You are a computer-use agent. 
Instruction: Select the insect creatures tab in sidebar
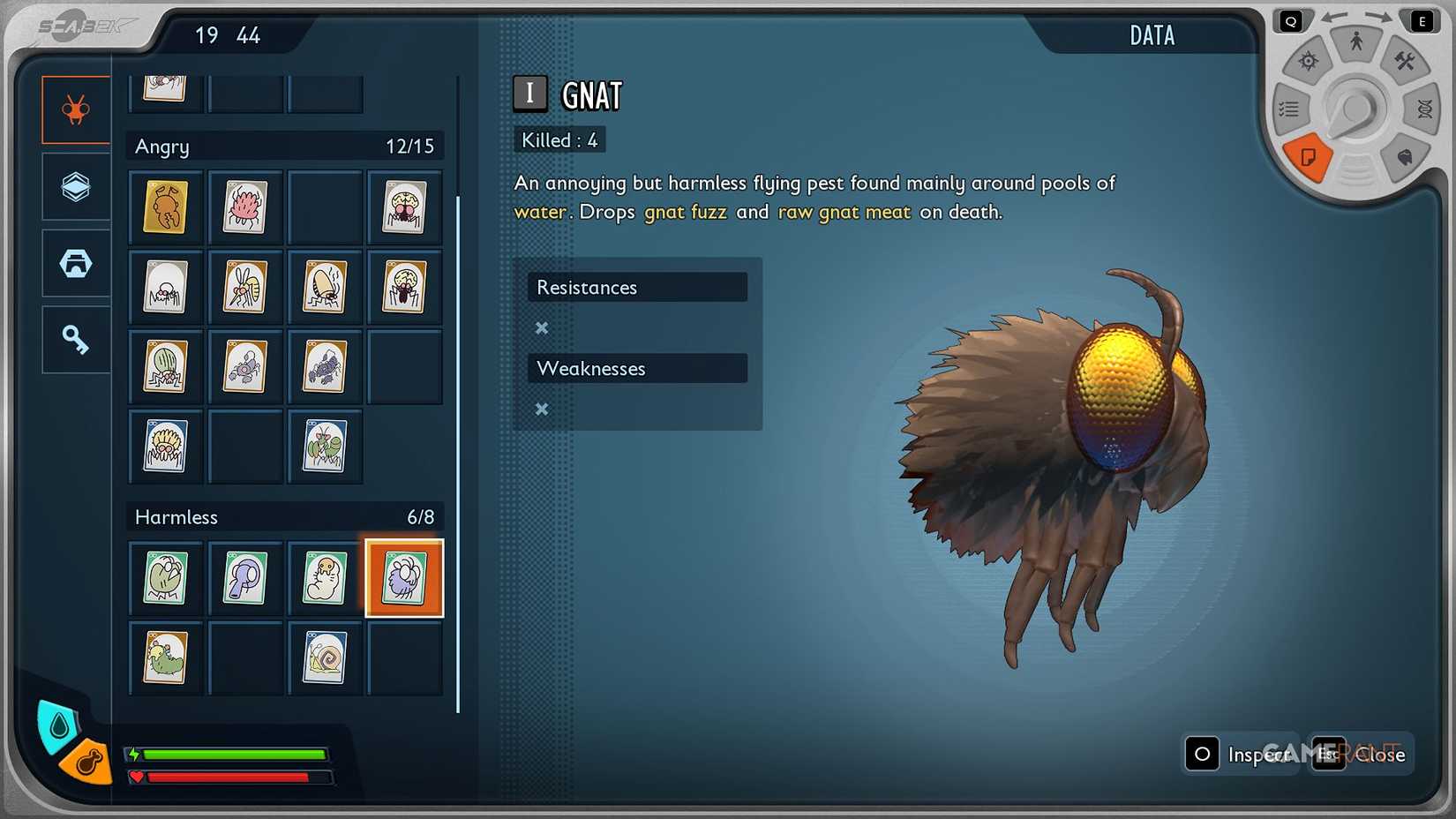tap(75, 109)
